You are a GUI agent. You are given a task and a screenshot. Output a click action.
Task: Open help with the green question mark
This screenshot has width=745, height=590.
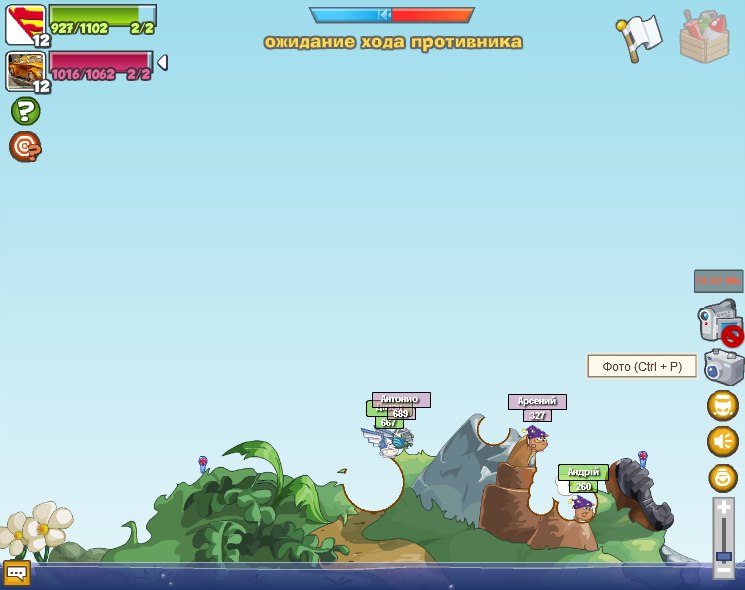[25, 111]
